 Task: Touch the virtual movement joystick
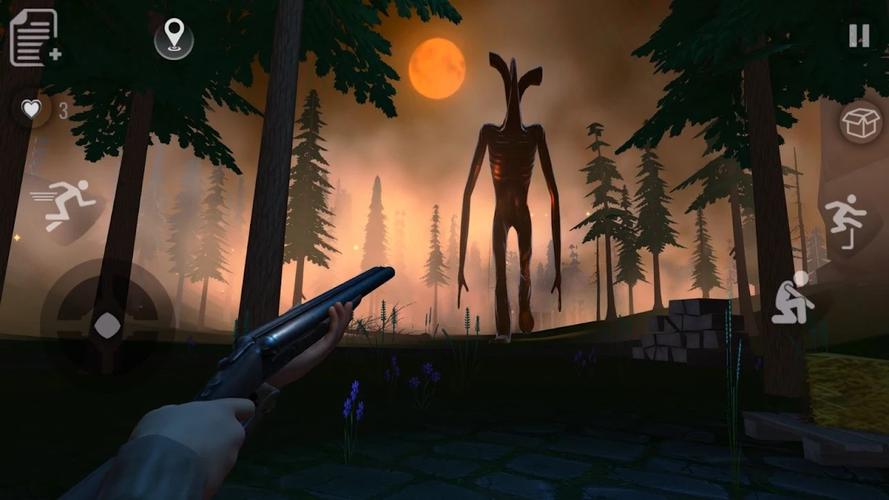tap(107, 324)
